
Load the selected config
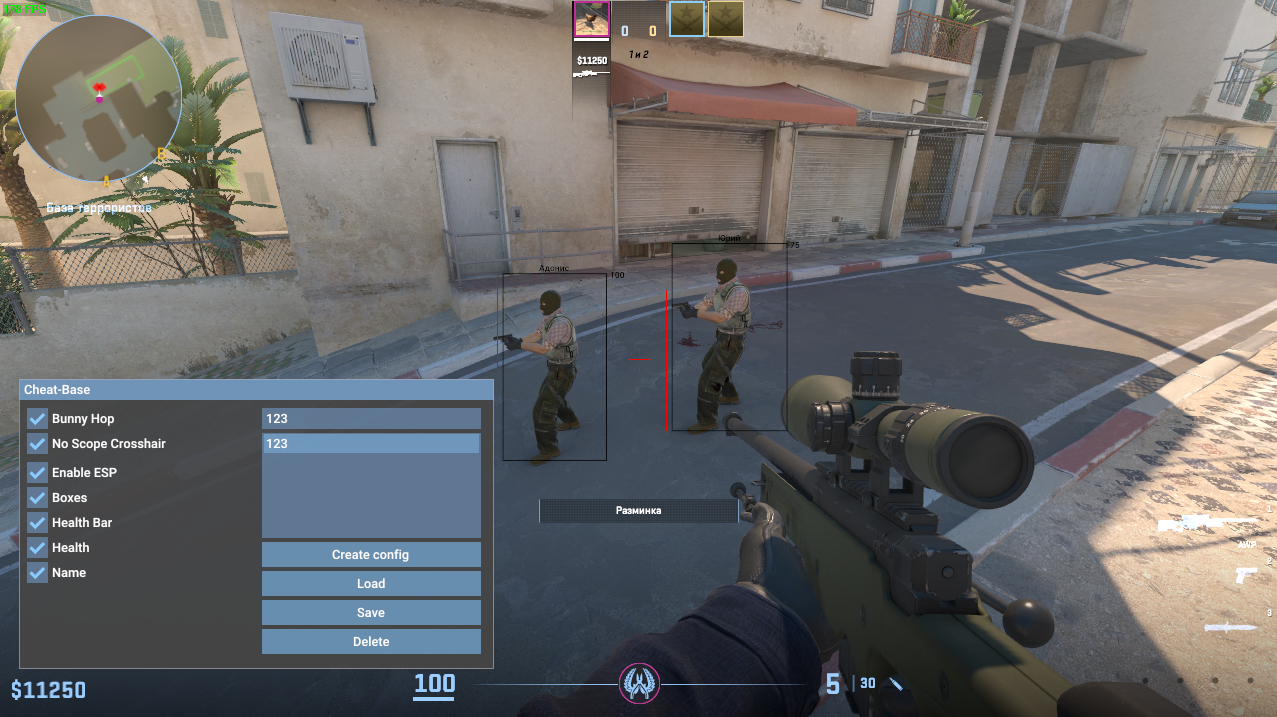click(371, 584)
